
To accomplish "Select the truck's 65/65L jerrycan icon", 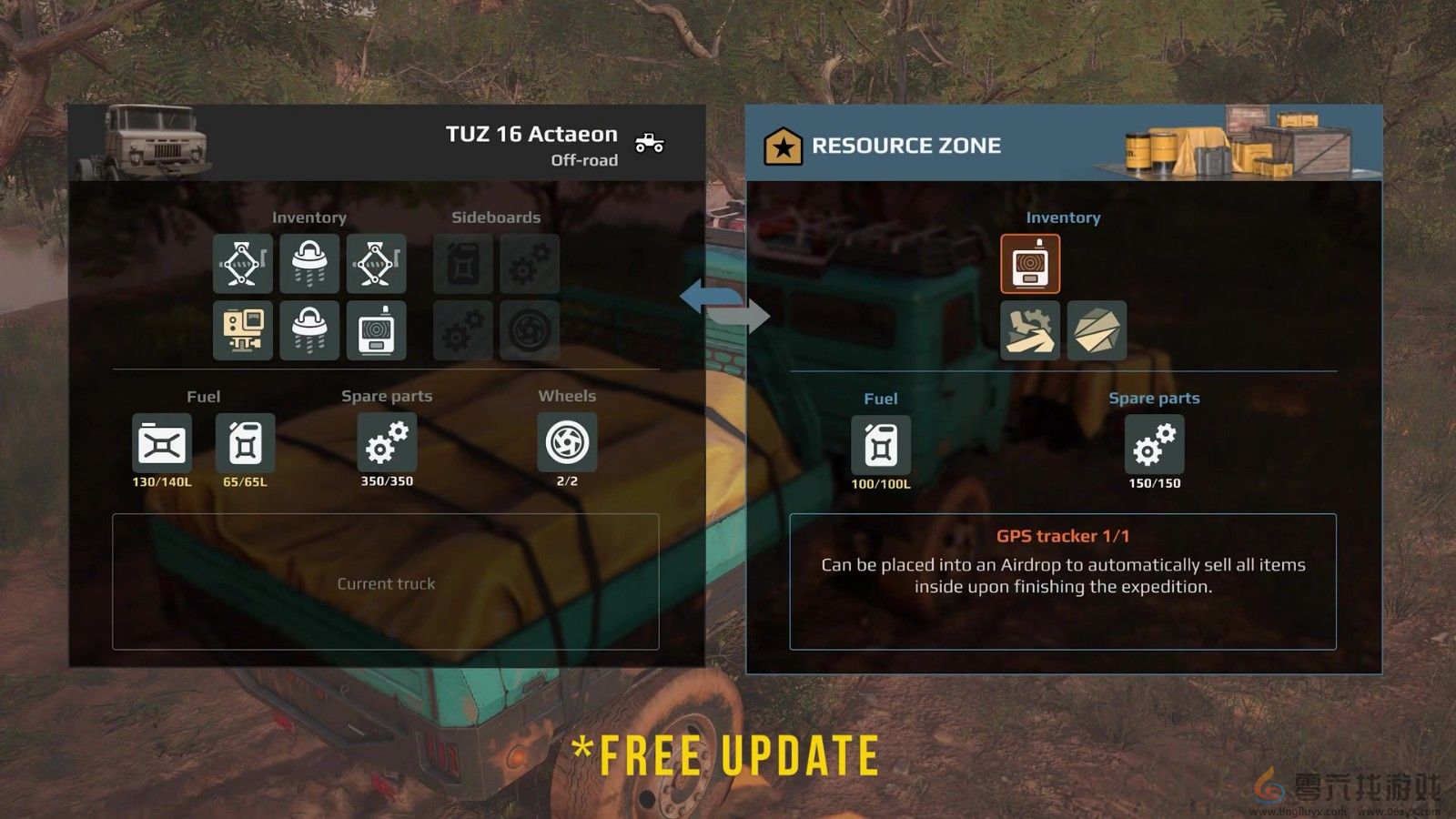I will (x=245, y=444).
